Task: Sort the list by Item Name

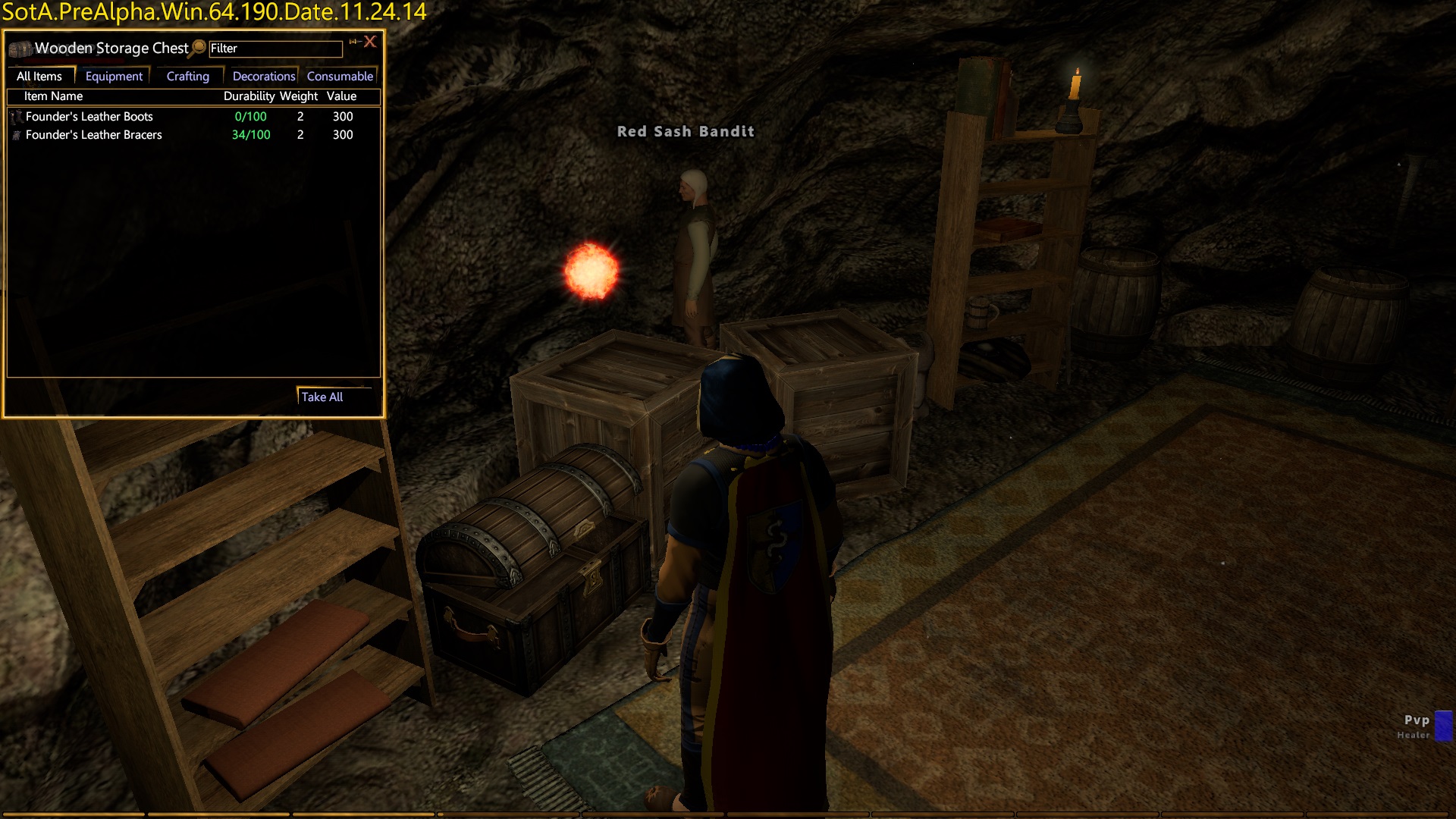Action: [53, 96]
